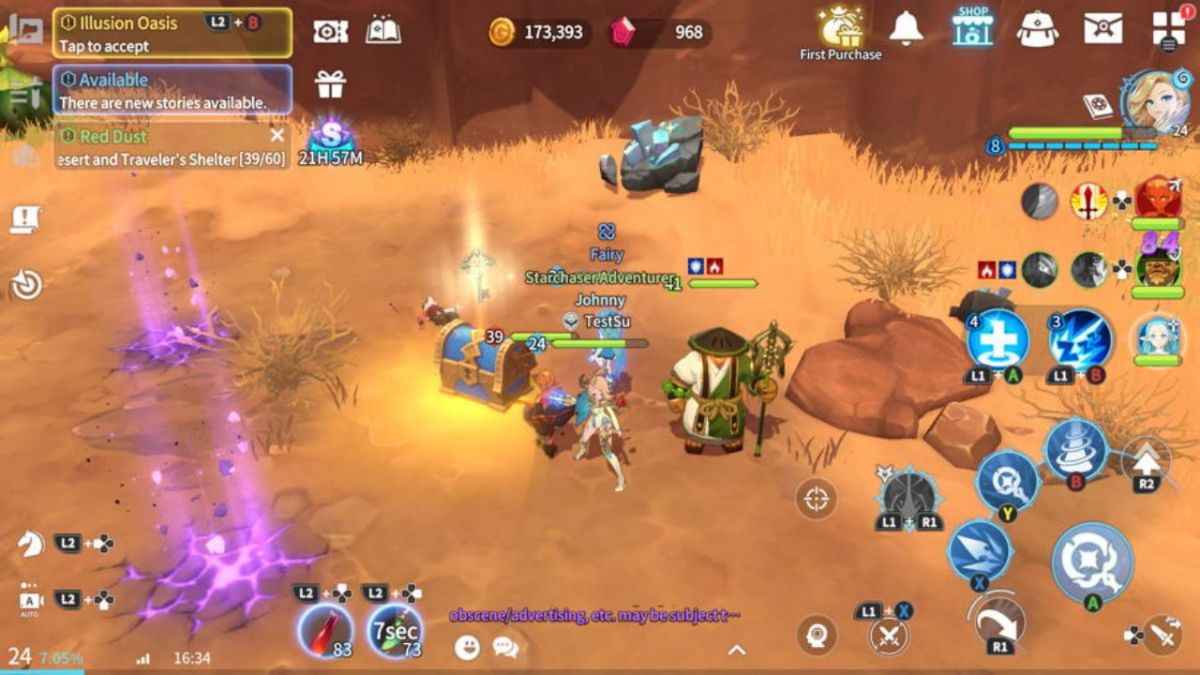Open the gift box rewards icon
Screen dimensions: 1200x675
click(x=330, y=84)
